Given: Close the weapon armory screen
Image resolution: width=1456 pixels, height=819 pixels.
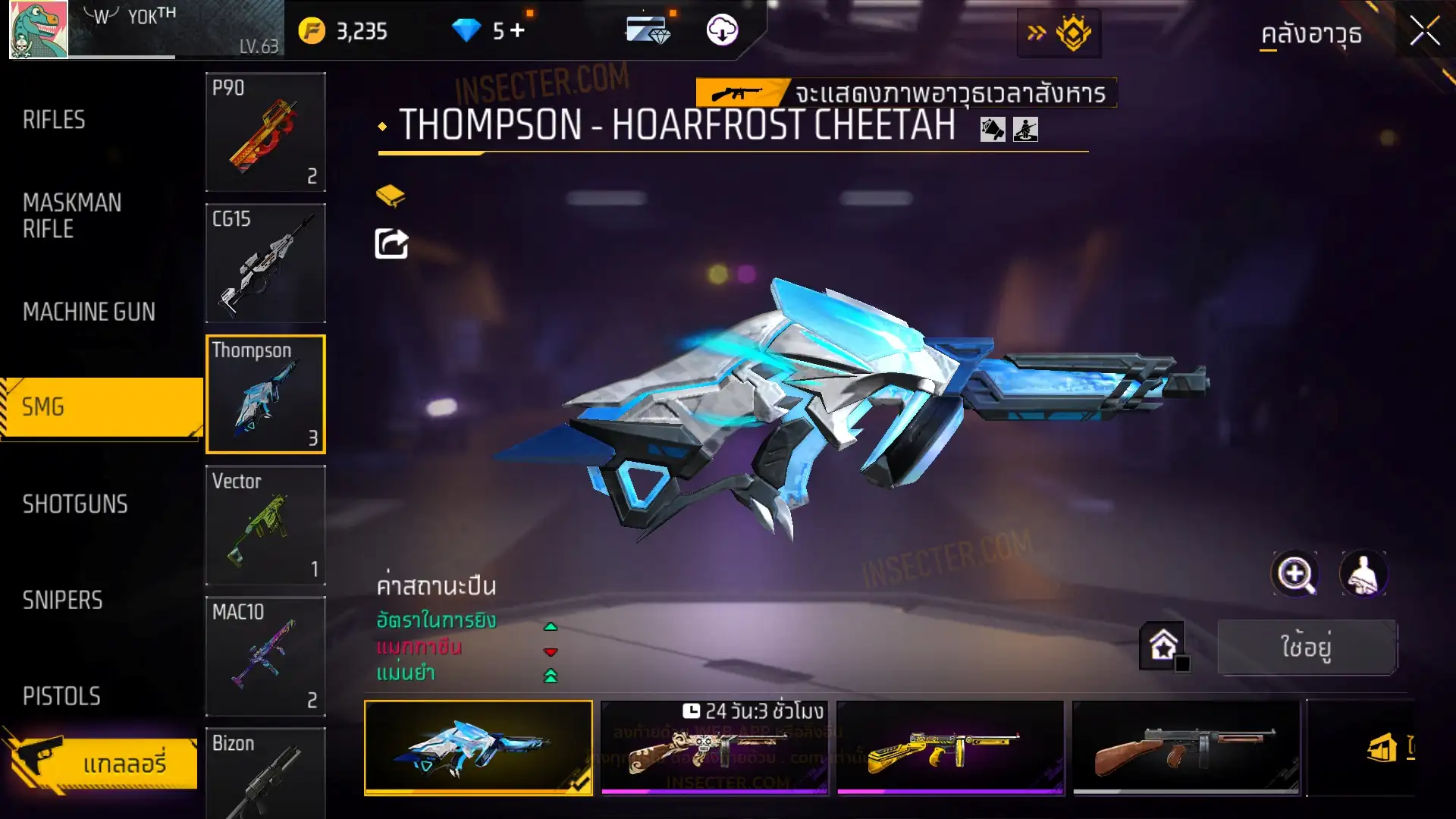Looking at the screenshot, I should 1424,32.
